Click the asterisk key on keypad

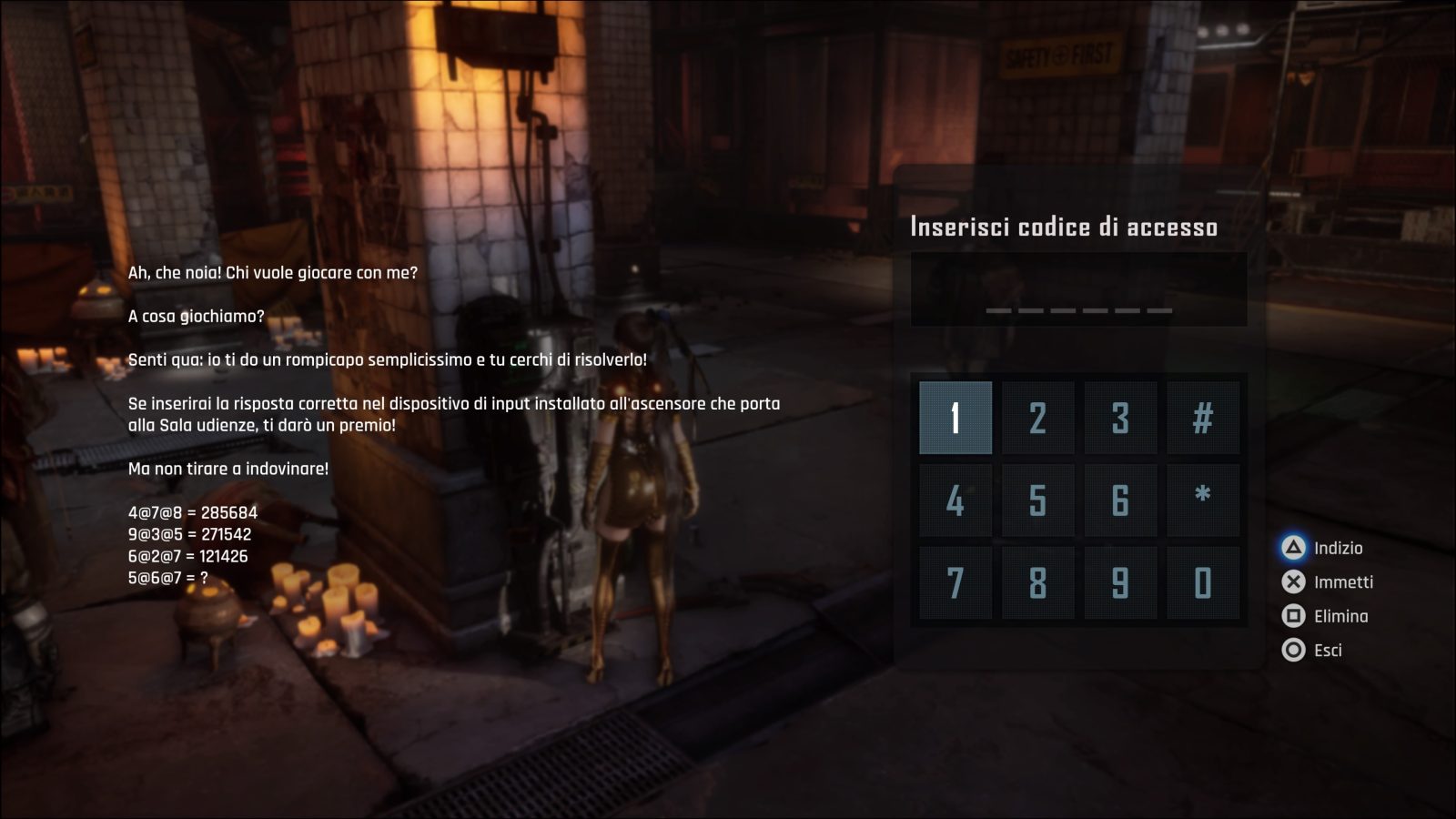[x=1203, y=500]
